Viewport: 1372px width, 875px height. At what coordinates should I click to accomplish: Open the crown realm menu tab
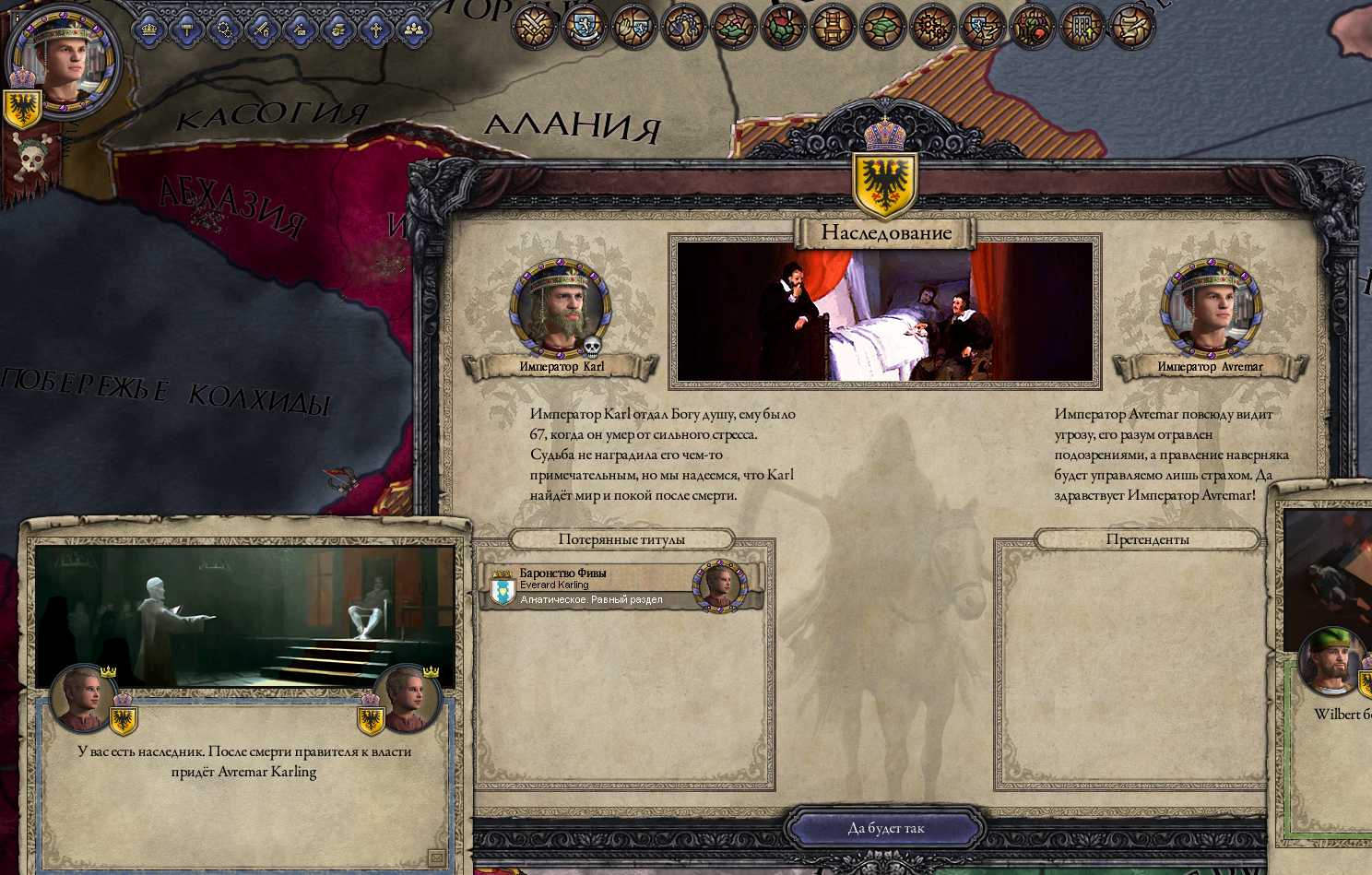149,30
